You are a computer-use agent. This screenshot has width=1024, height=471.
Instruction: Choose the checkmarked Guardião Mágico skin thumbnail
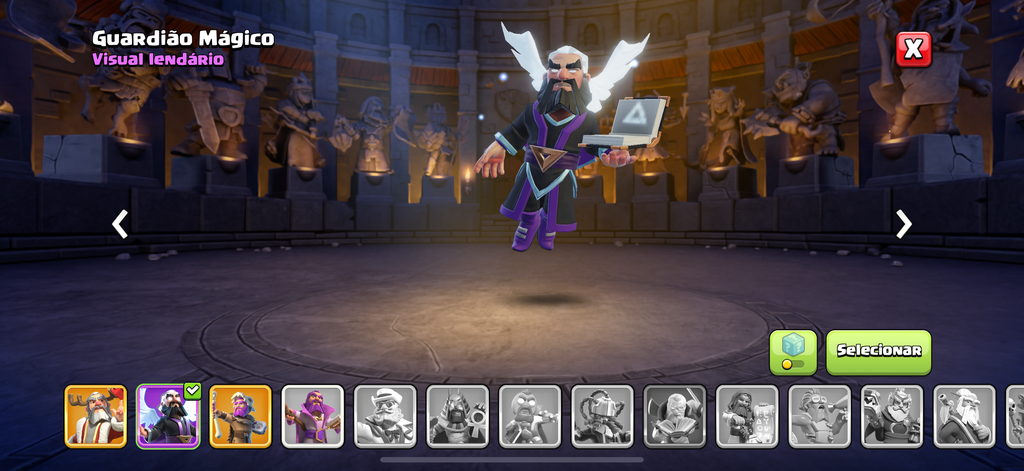tap(168, 416)
